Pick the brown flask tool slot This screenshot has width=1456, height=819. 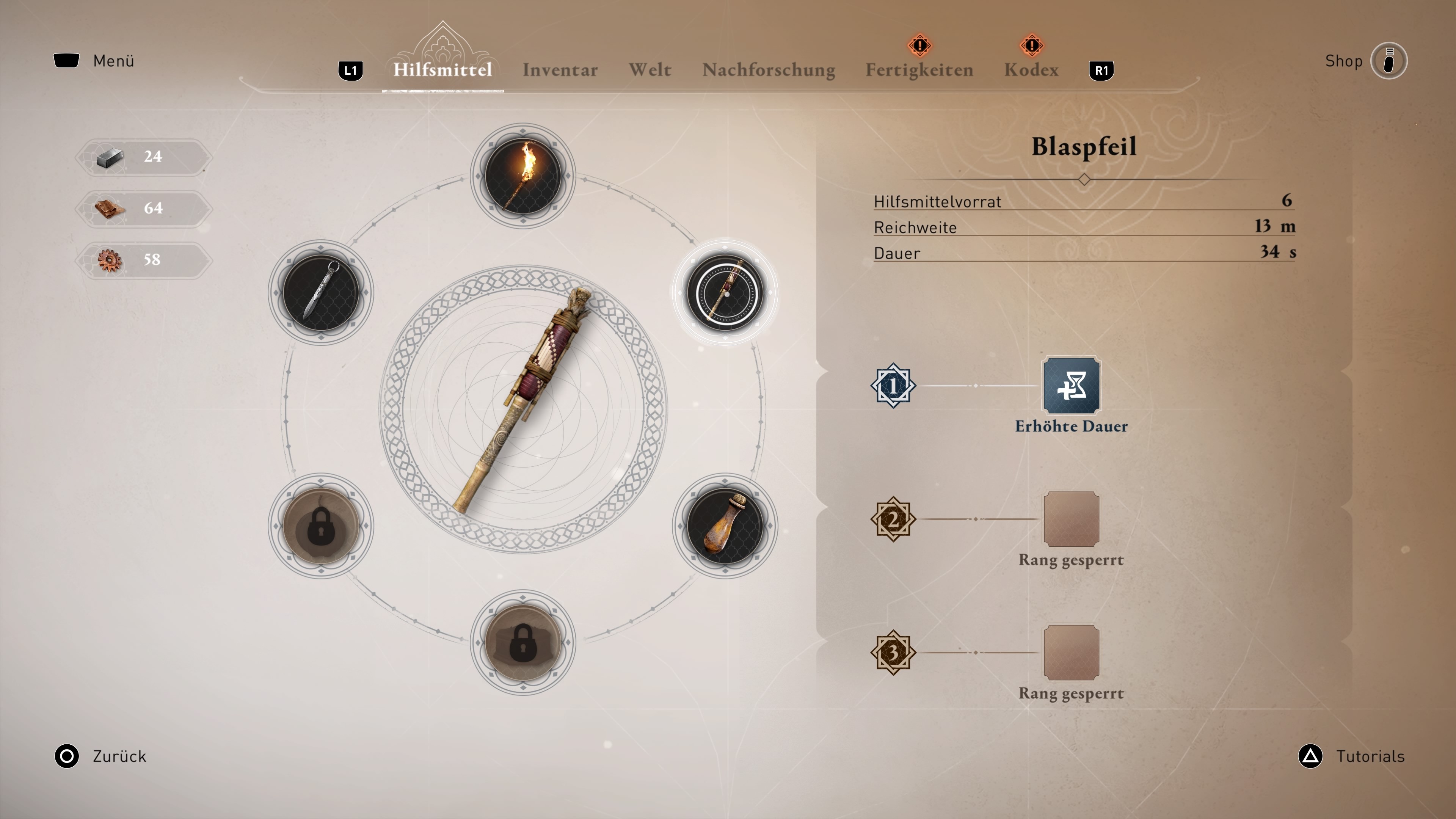(x=725, y=526)
